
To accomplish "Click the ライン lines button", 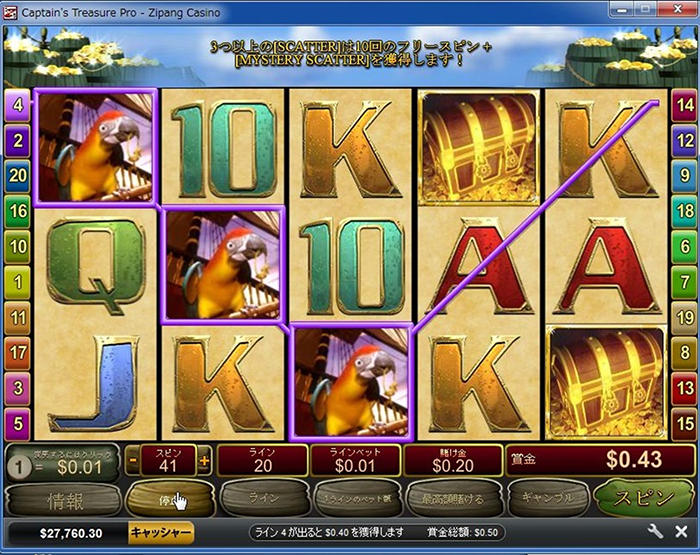I will point(264,497).
